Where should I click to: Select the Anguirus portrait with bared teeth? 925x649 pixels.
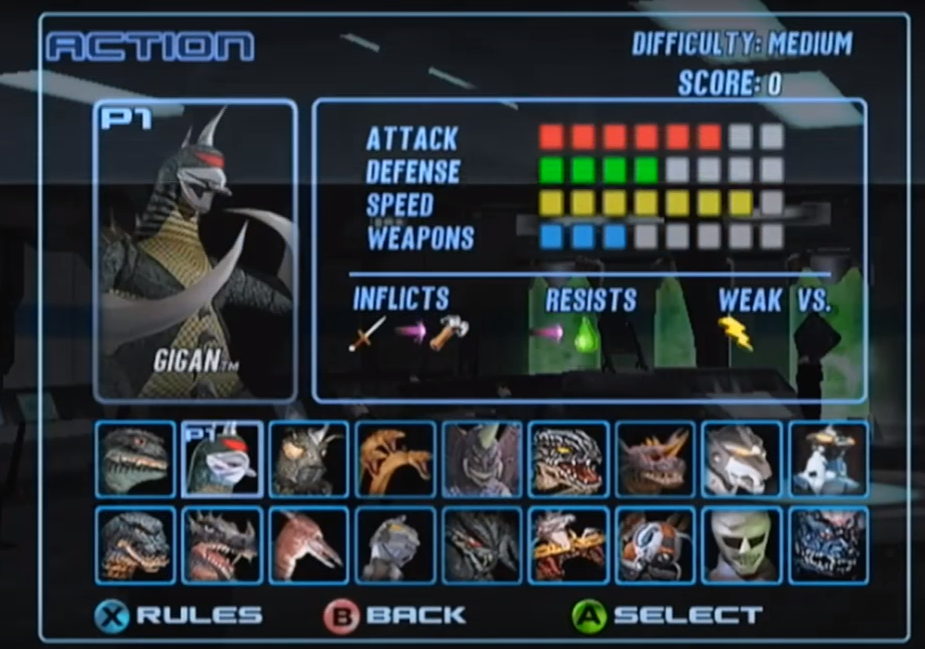[568, 459]
